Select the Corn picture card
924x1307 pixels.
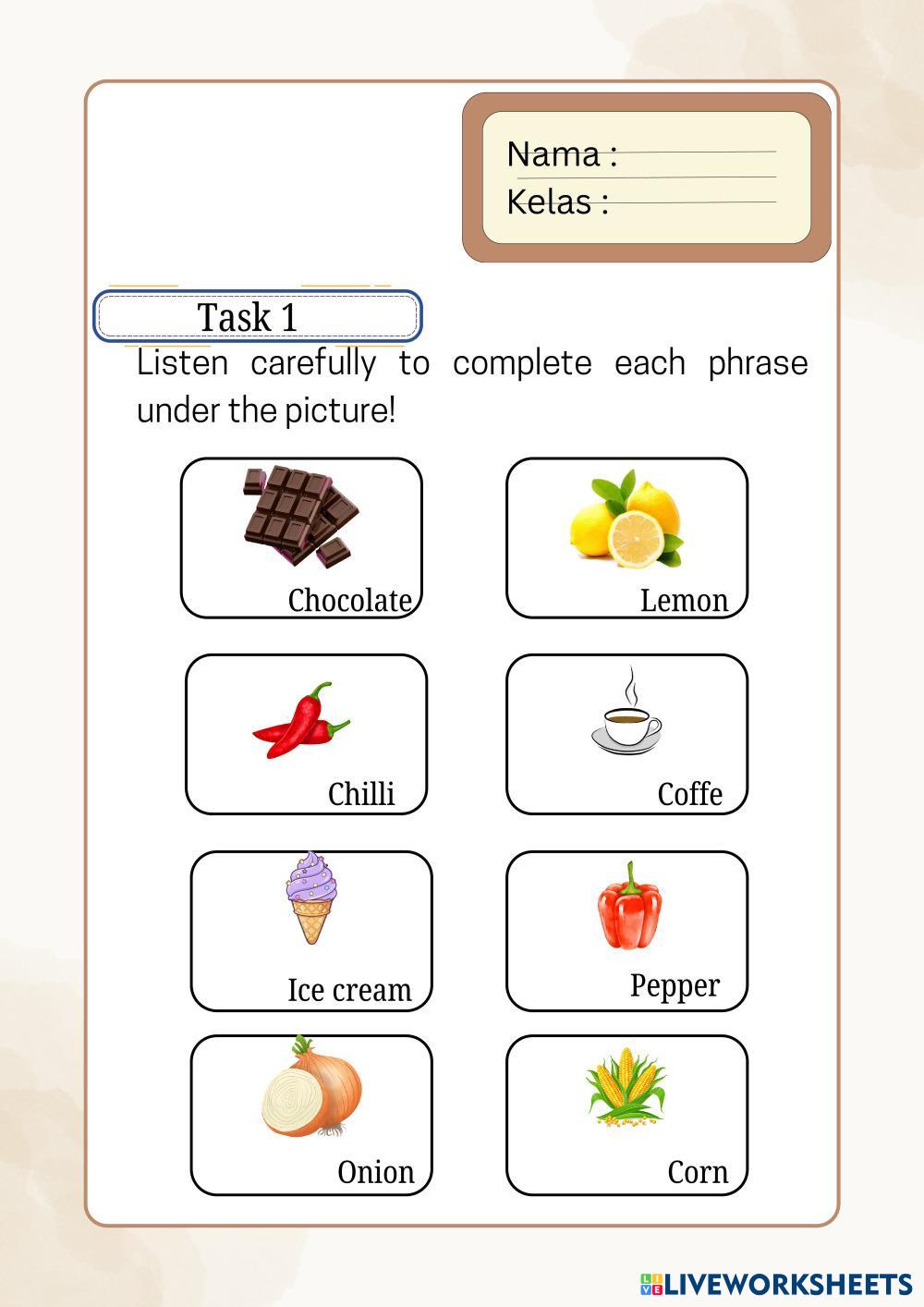coord(626,1115)
